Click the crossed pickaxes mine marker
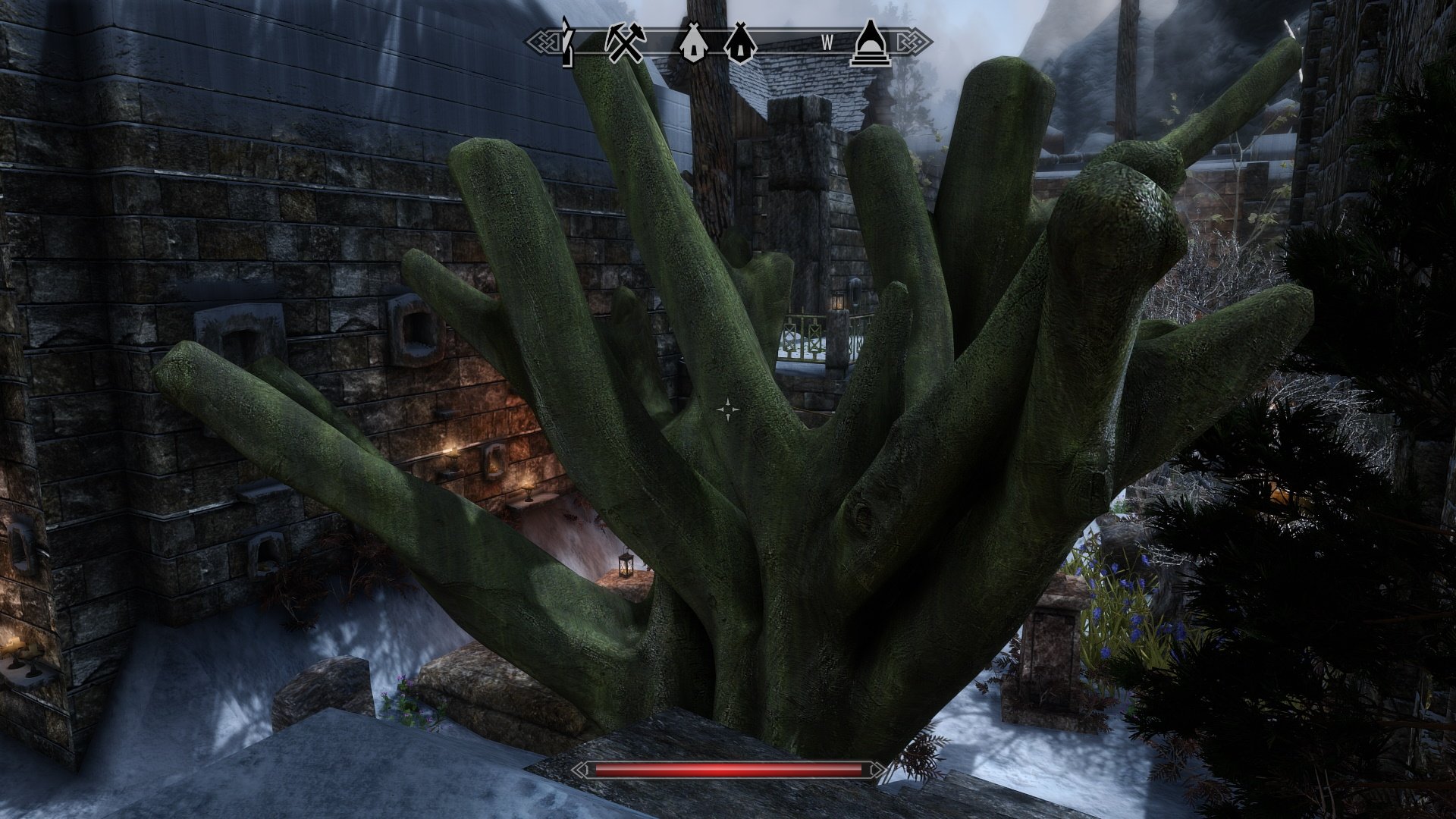Viewport: 1456px width, 819px height. 623,43
